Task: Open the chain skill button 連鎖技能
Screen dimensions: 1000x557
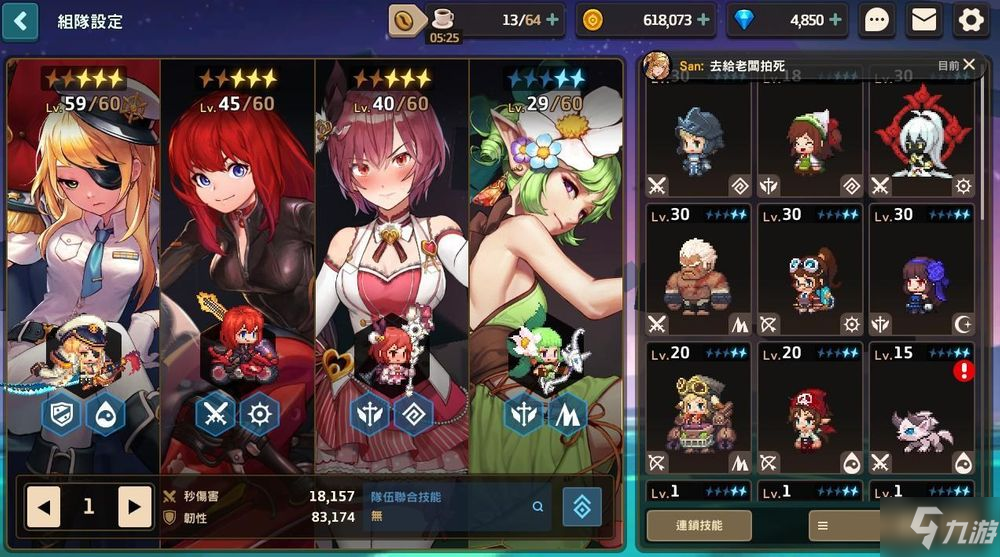Action: 698,525
